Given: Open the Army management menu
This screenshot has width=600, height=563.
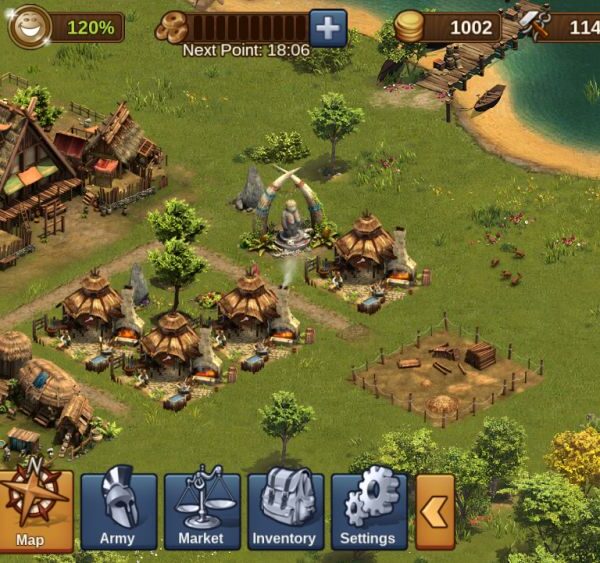Looking at the screenshot, I should pos(118,510).
